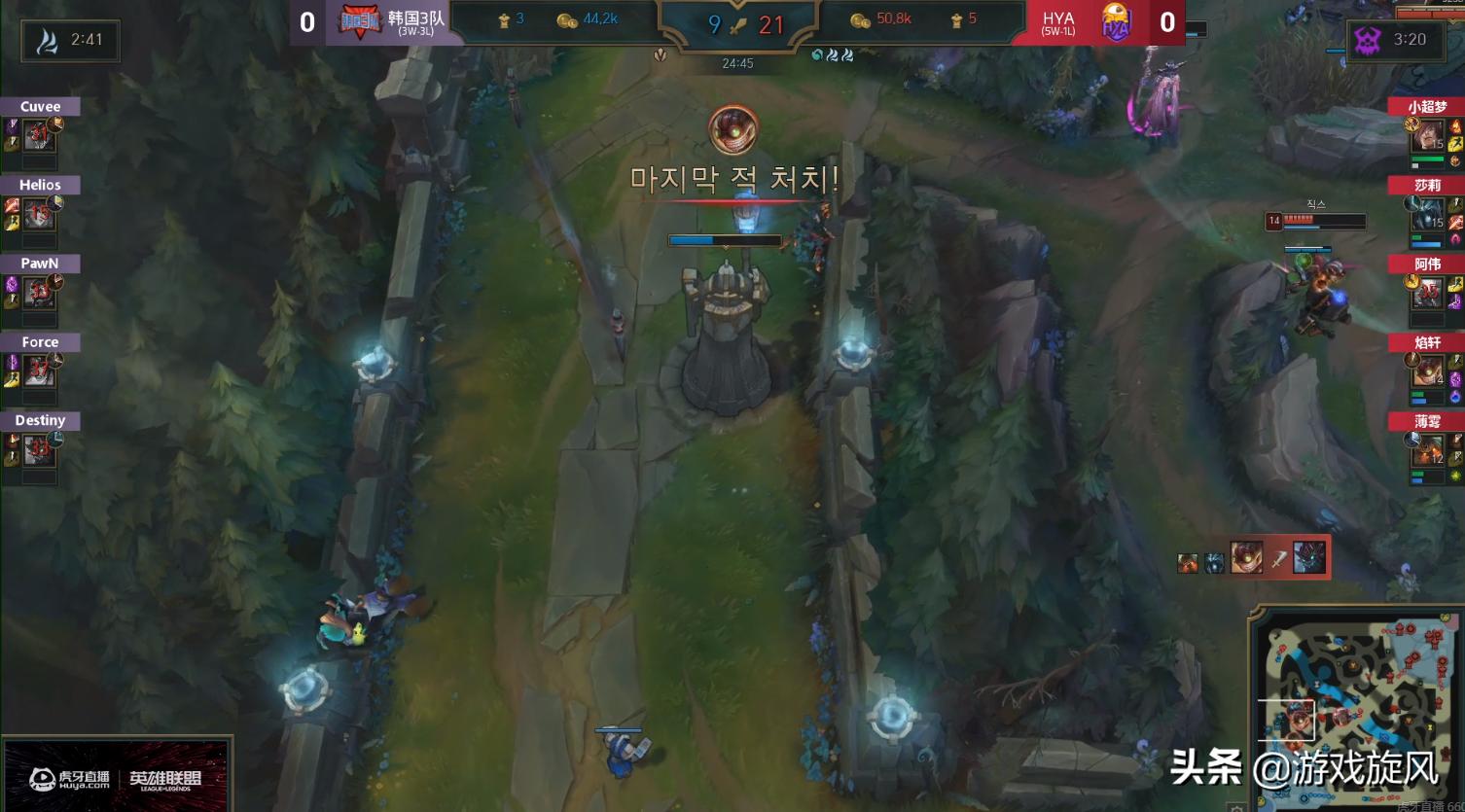
Task: Expand 小超梦's player stats panel
Action: [1428, 136]
